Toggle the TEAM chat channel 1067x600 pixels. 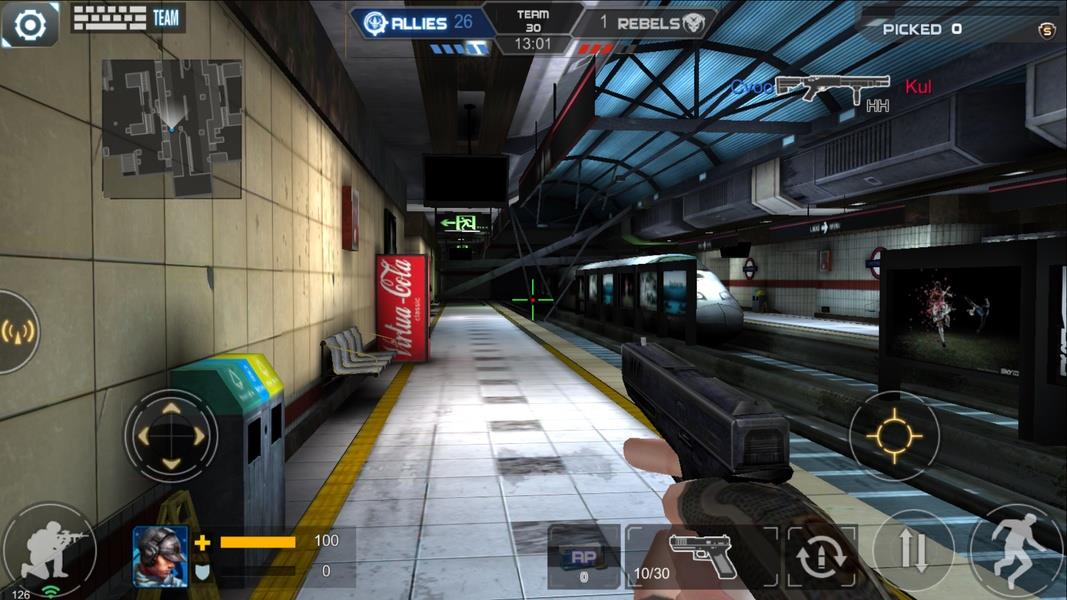tap(166, 18)
